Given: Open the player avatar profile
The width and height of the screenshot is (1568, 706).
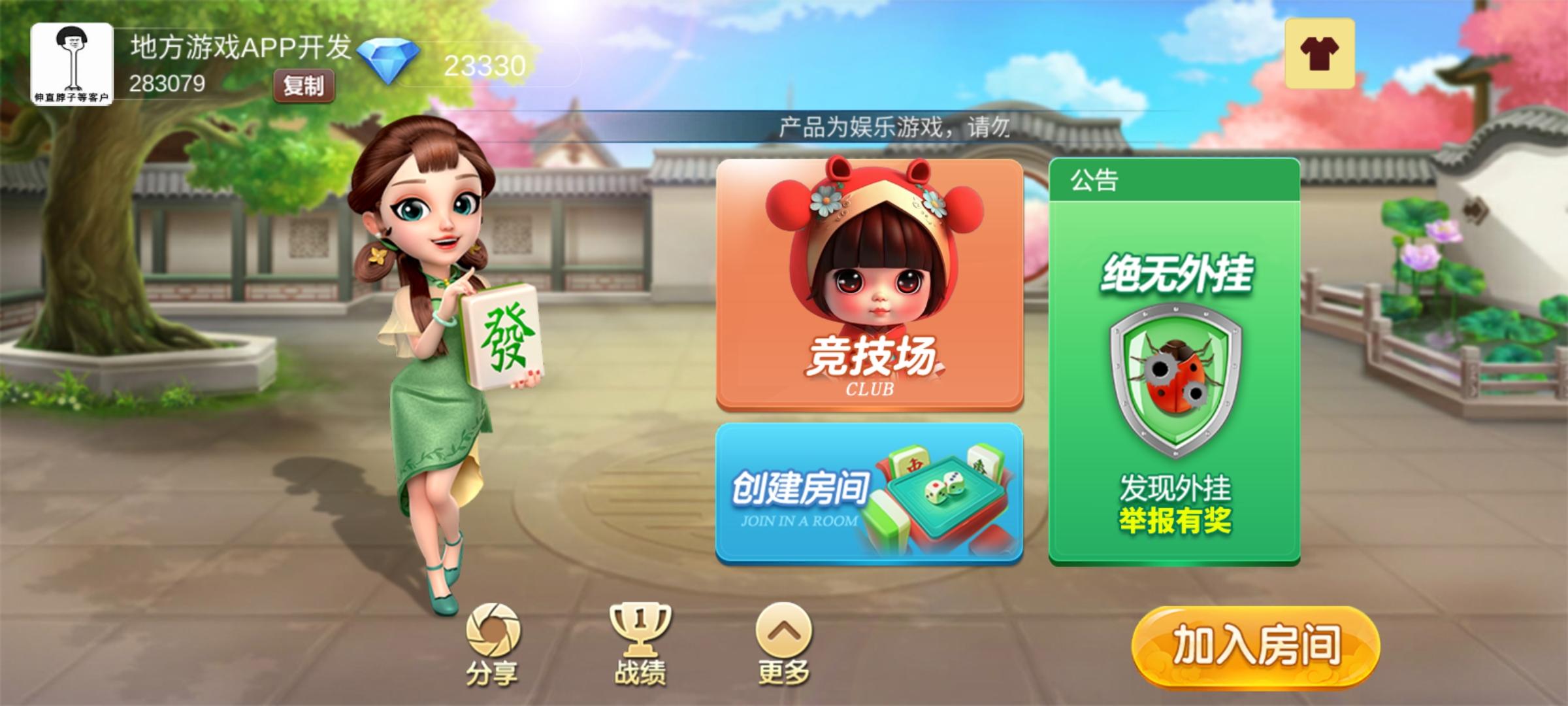Looking at the screenshot, I should (x=72, y=63).
